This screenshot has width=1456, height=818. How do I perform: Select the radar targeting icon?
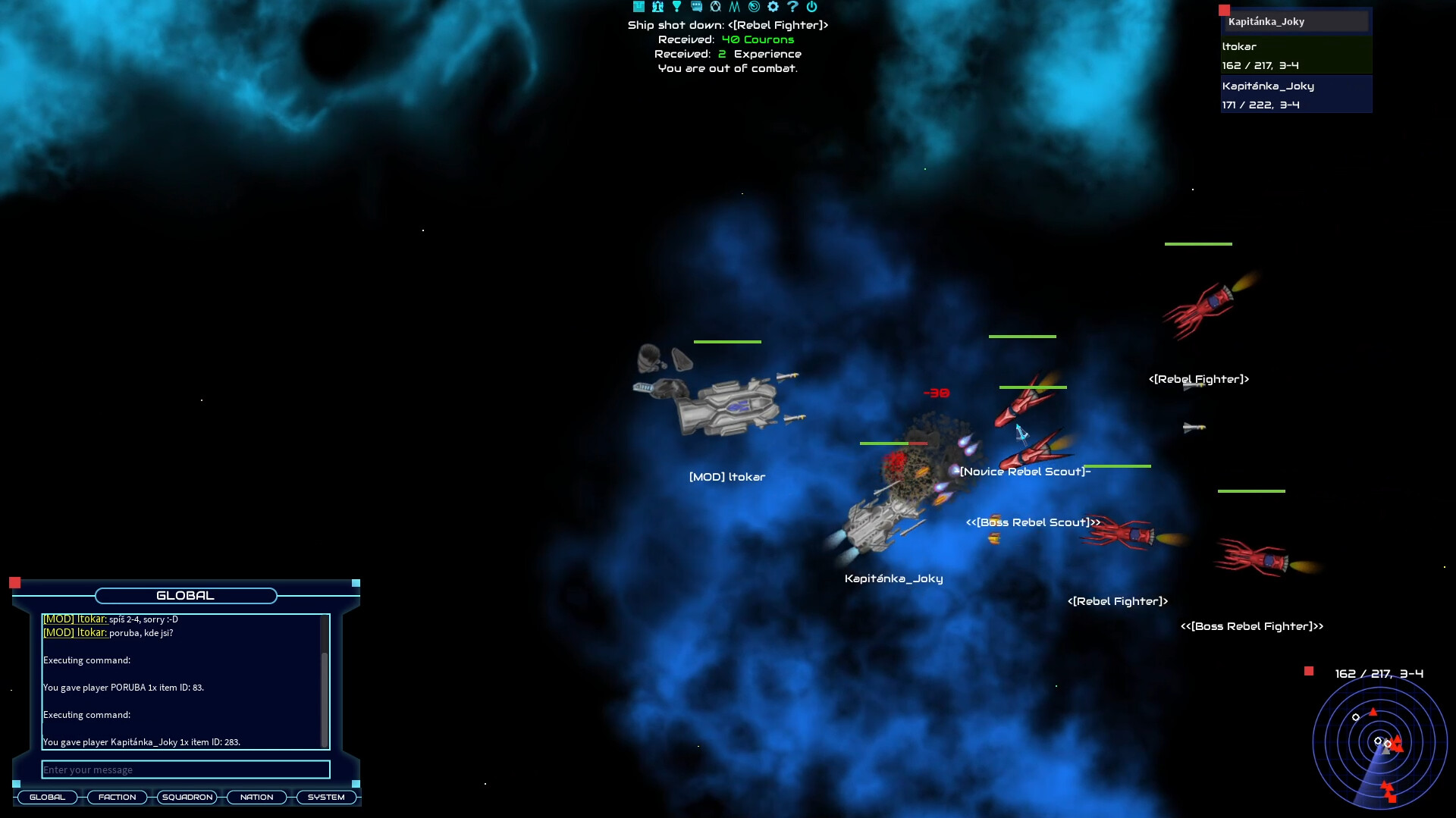pyautogui.click(x=753, y=7)
